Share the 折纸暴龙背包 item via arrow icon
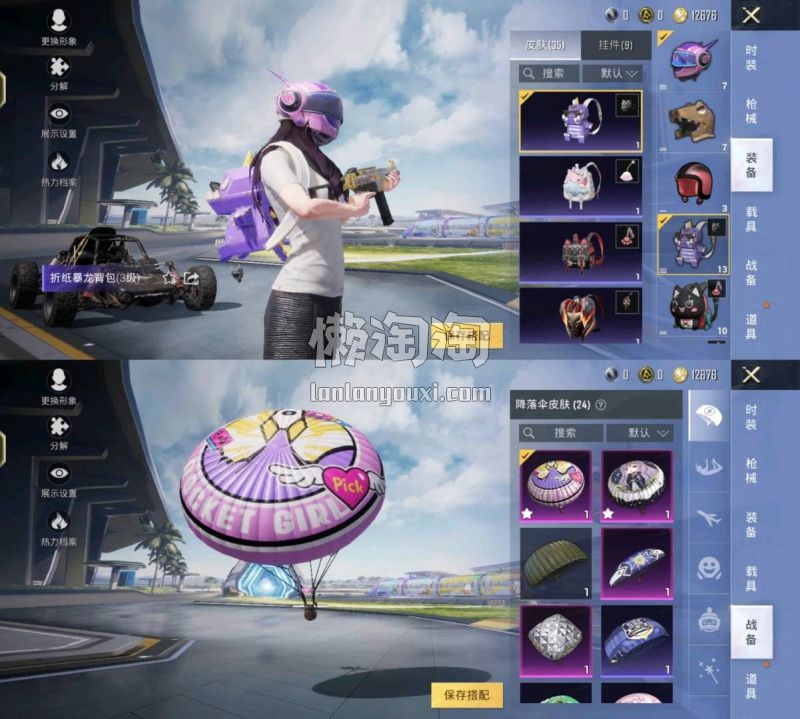Screen dimensions: 800x719 (190, 278)
